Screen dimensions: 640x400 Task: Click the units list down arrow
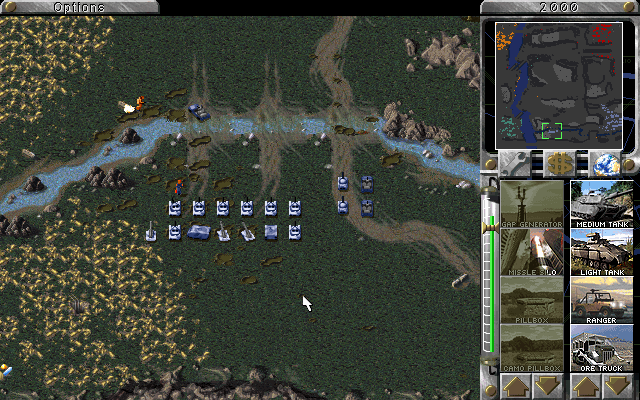(x=619, y=386)
